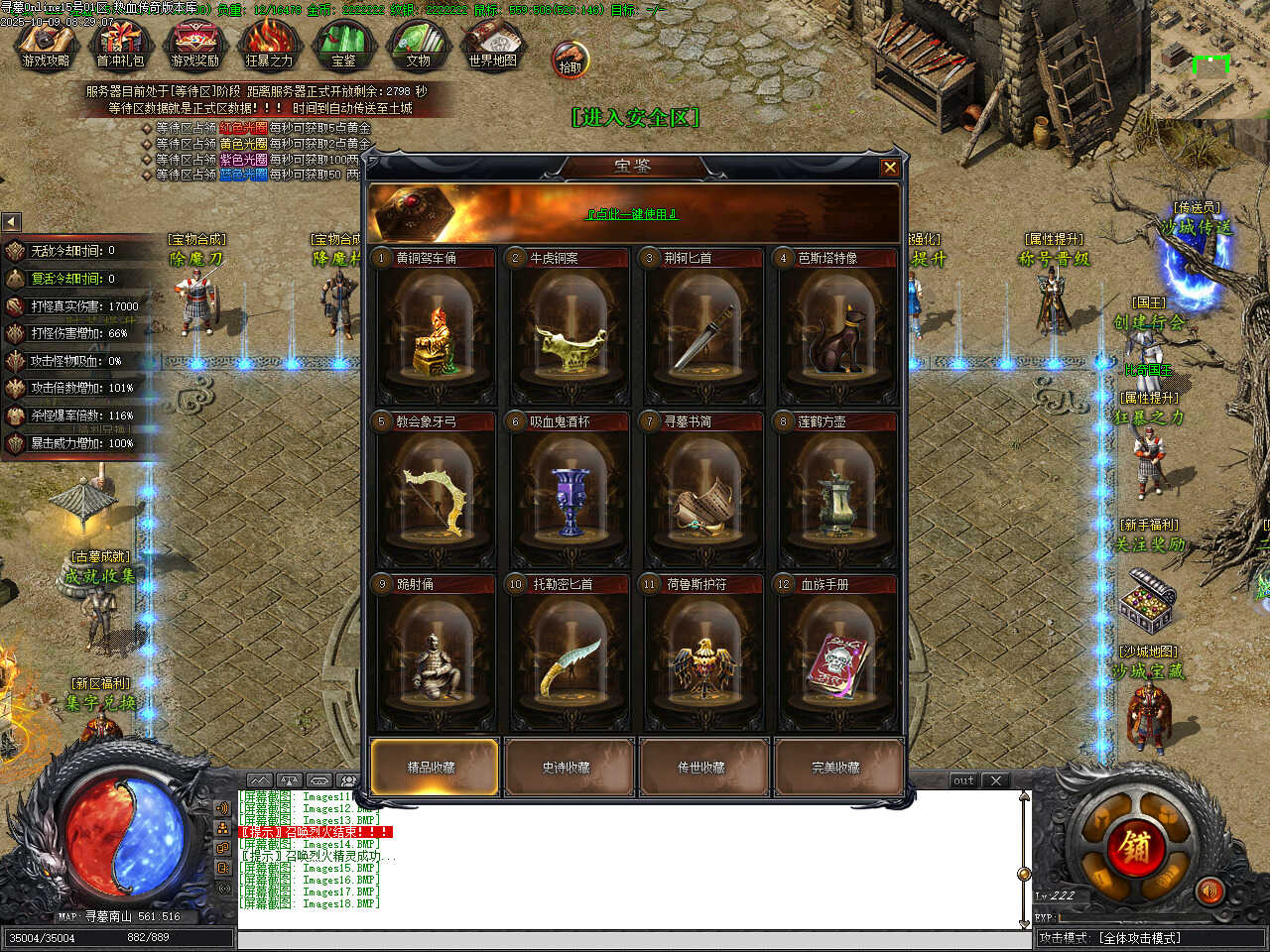Image resolution: width=1270 pixels, height=952 pixels.
Task: Open the 游戏攻略 guide menu
Action: [46, 46]
